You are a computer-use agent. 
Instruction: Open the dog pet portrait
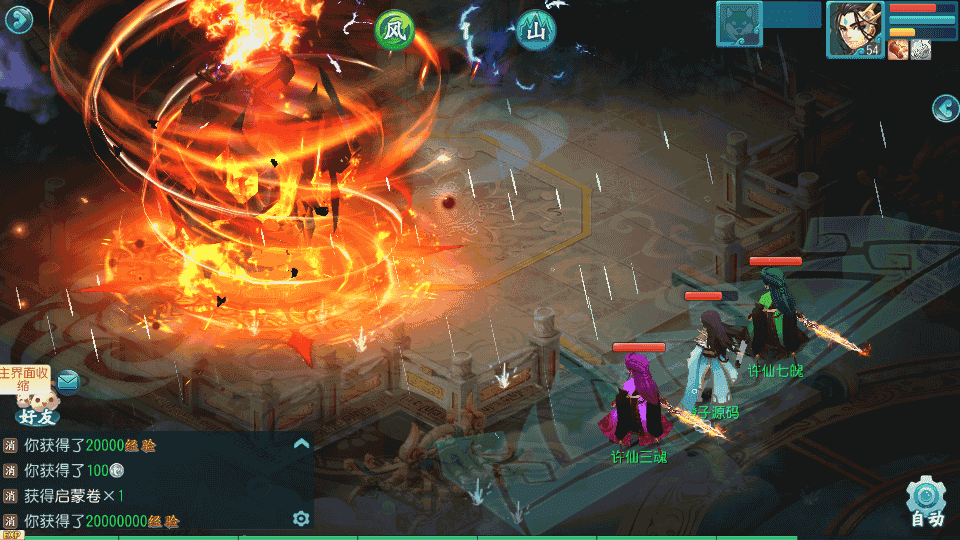pos(740,24)
